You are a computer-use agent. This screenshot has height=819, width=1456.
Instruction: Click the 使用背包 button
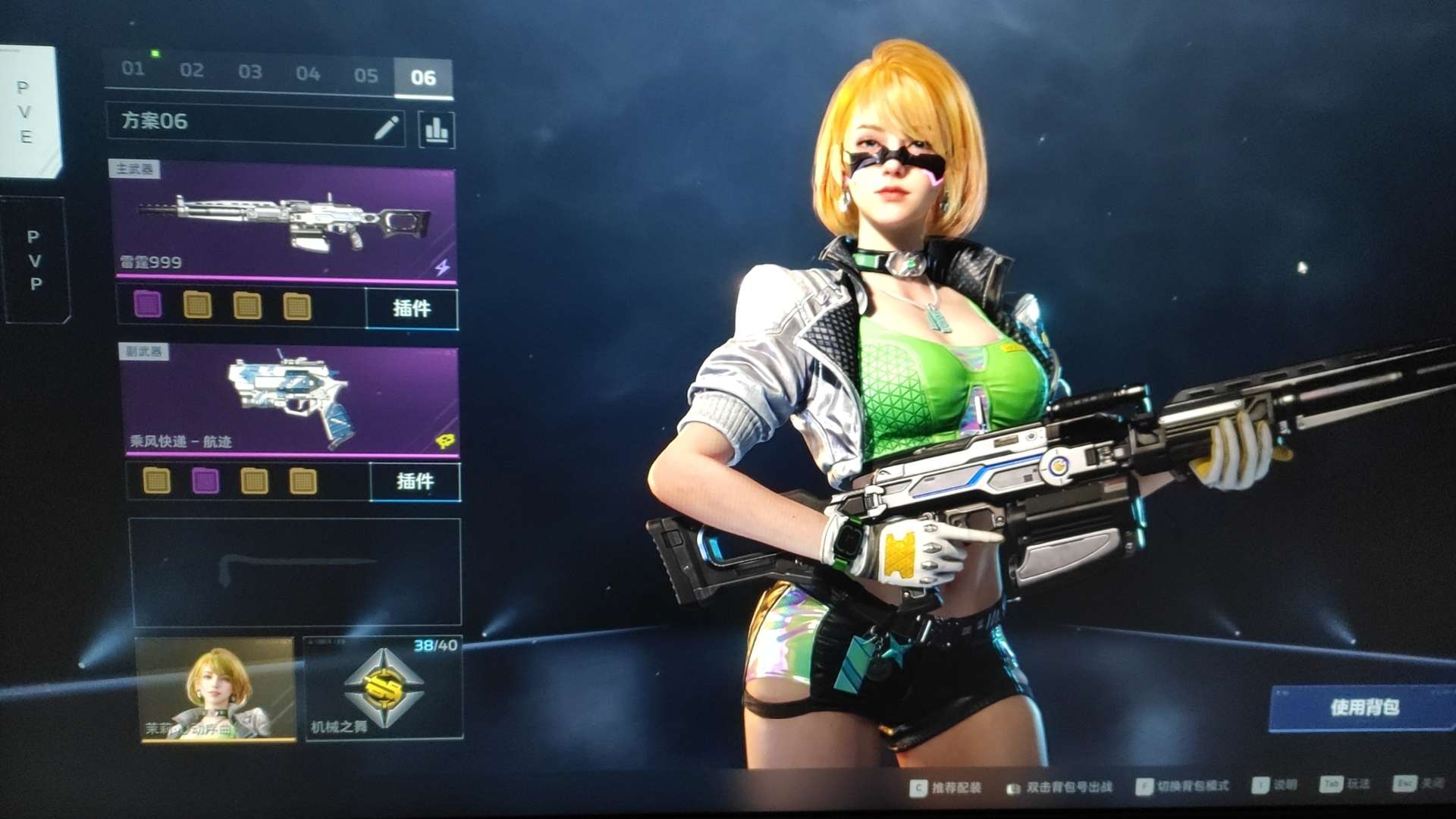(x=1363, y=708)
